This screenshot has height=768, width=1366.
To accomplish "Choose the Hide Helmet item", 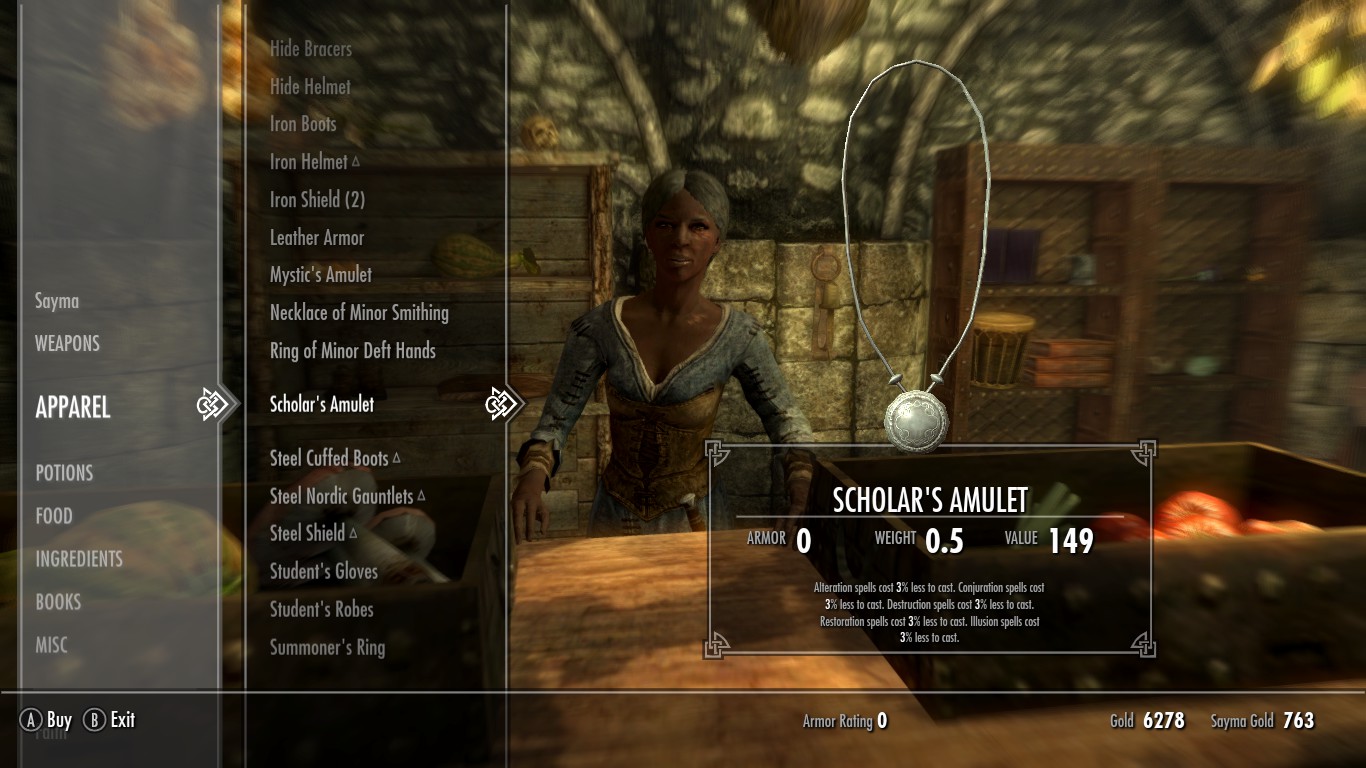I will [x=310, y=87].
